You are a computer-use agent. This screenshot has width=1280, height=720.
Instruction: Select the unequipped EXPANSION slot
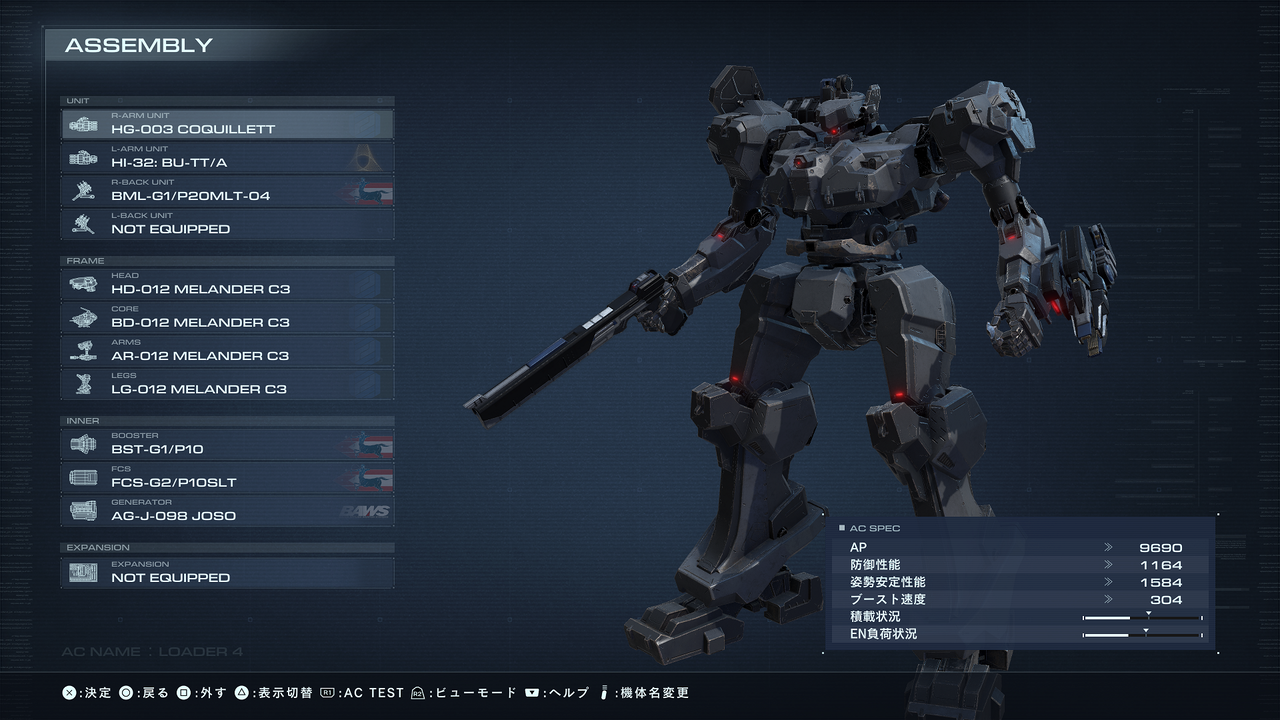tap(227, 572)
